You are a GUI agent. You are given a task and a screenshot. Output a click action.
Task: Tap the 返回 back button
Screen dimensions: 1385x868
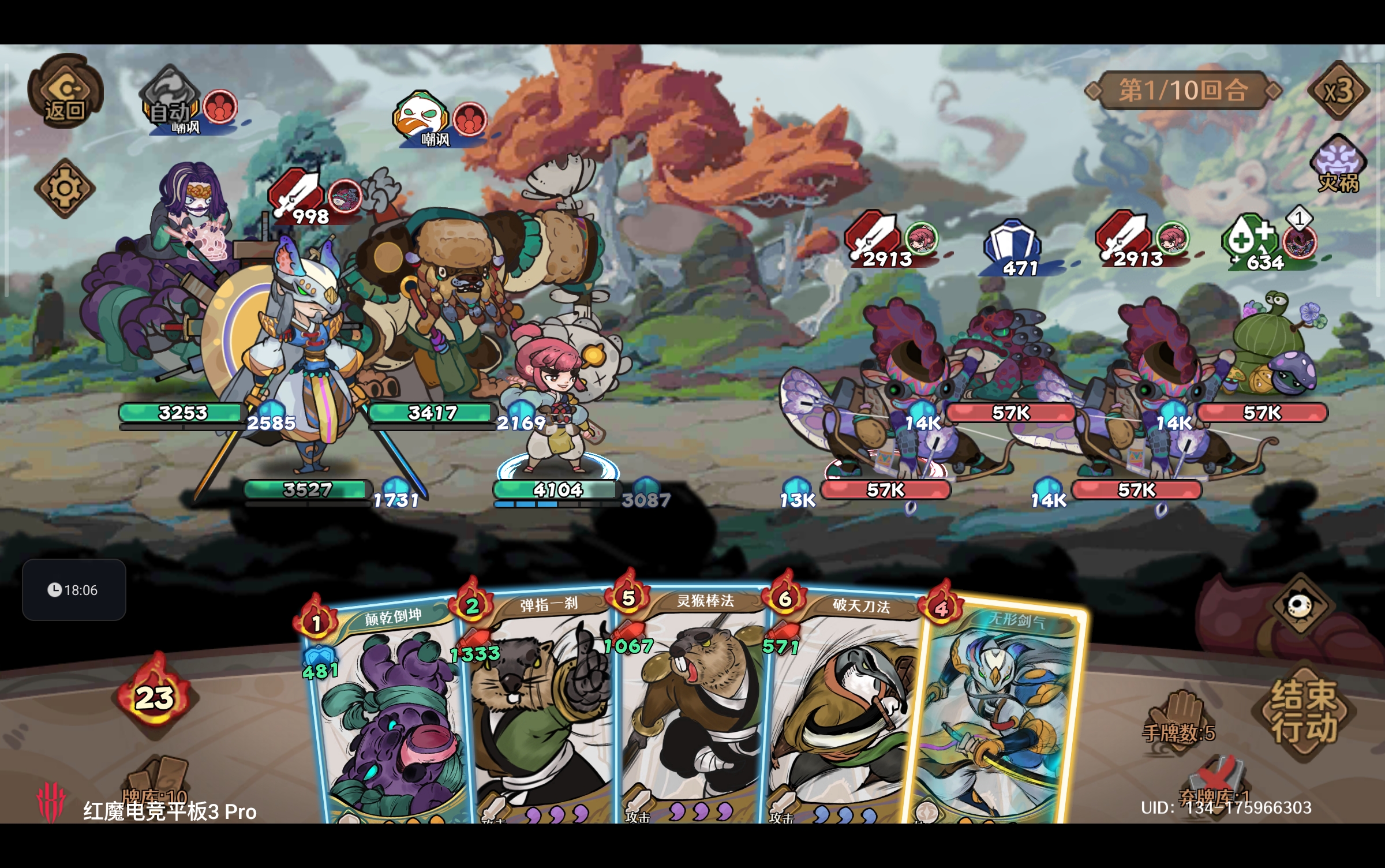pos(65,92)
